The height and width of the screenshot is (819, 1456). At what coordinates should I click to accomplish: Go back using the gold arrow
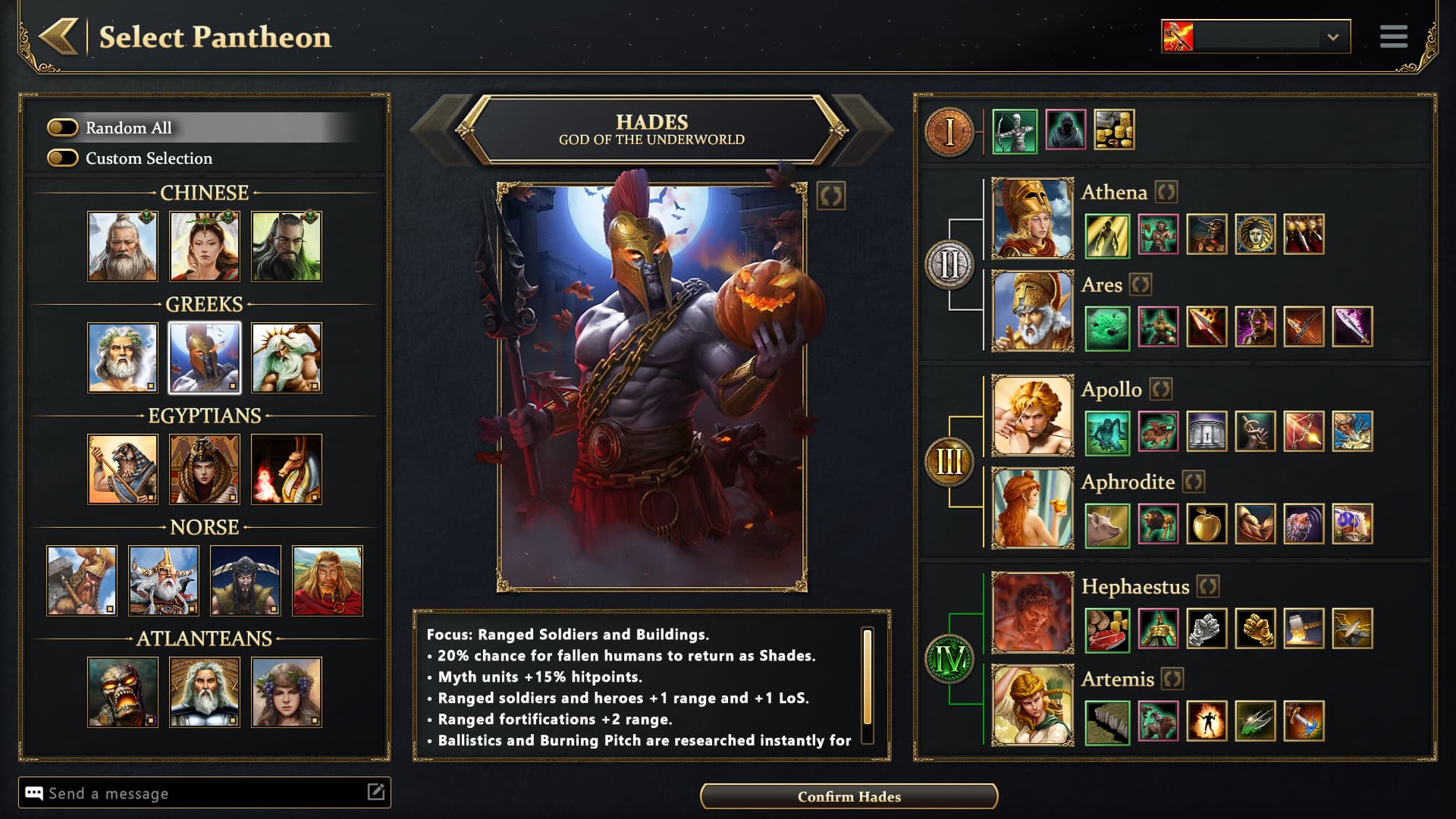[59, 36]
